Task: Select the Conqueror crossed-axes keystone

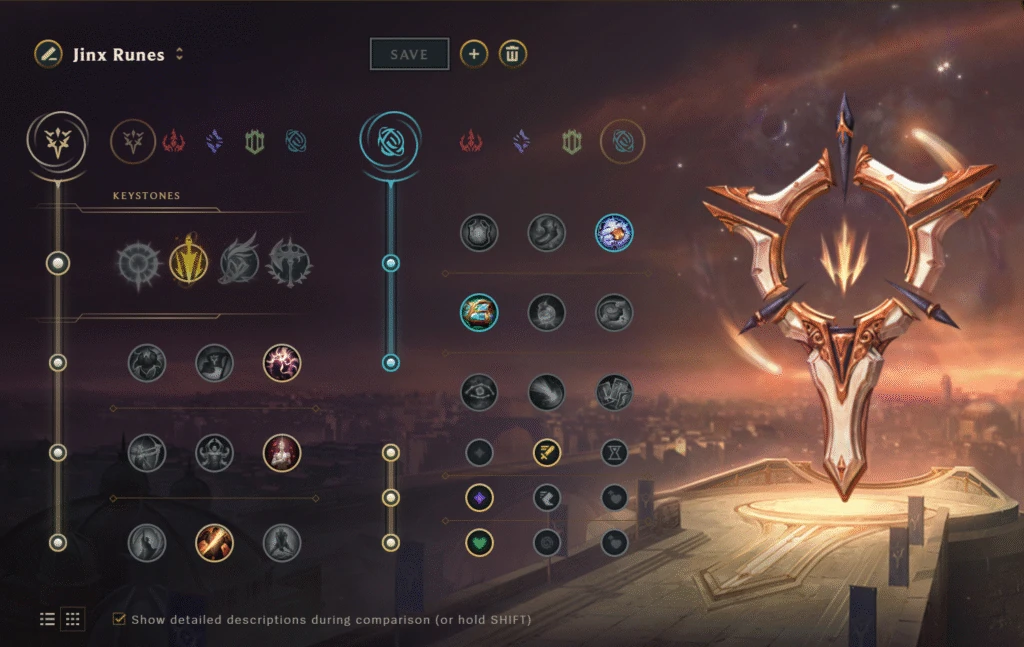Action: coord(290,263)
